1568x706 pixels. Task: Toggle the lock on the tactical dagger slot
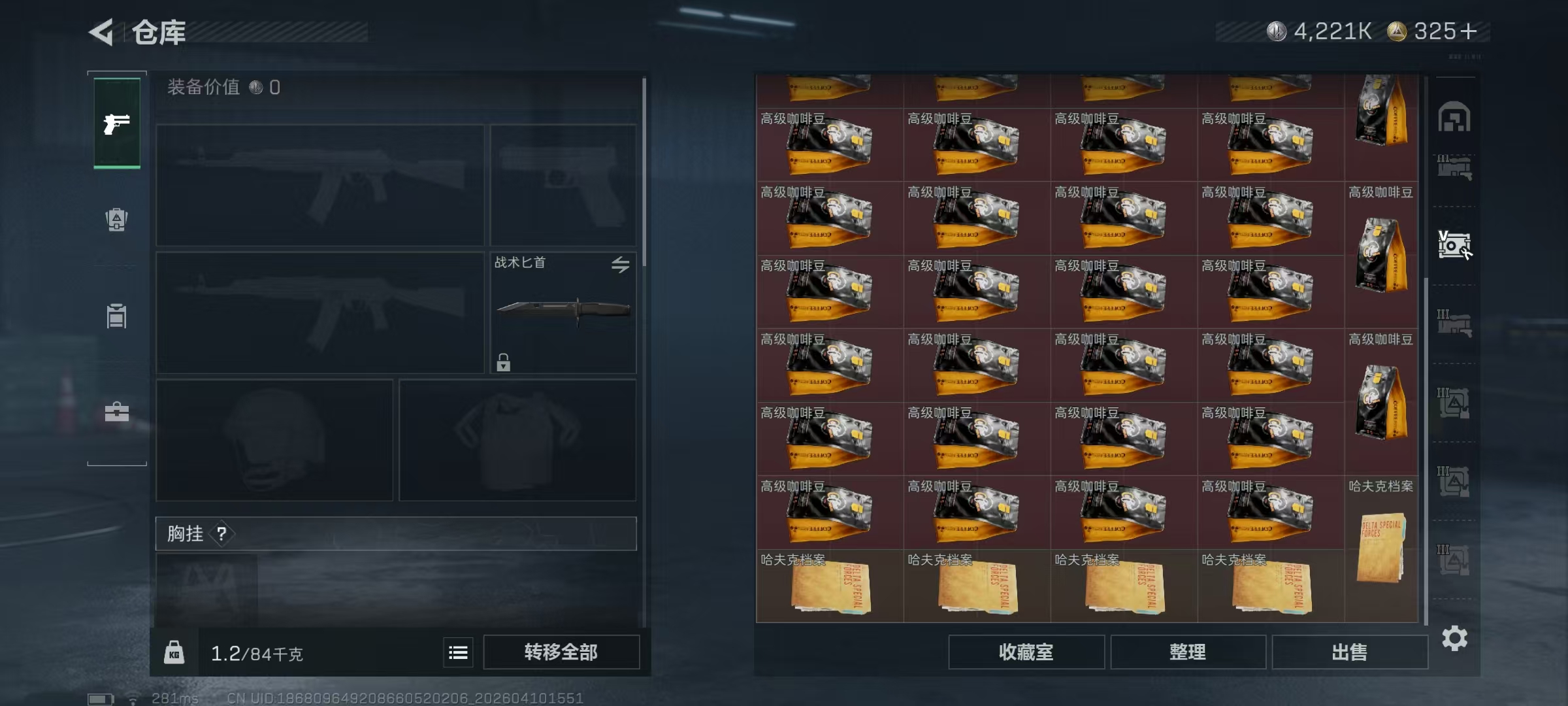[x=503, y=361]
